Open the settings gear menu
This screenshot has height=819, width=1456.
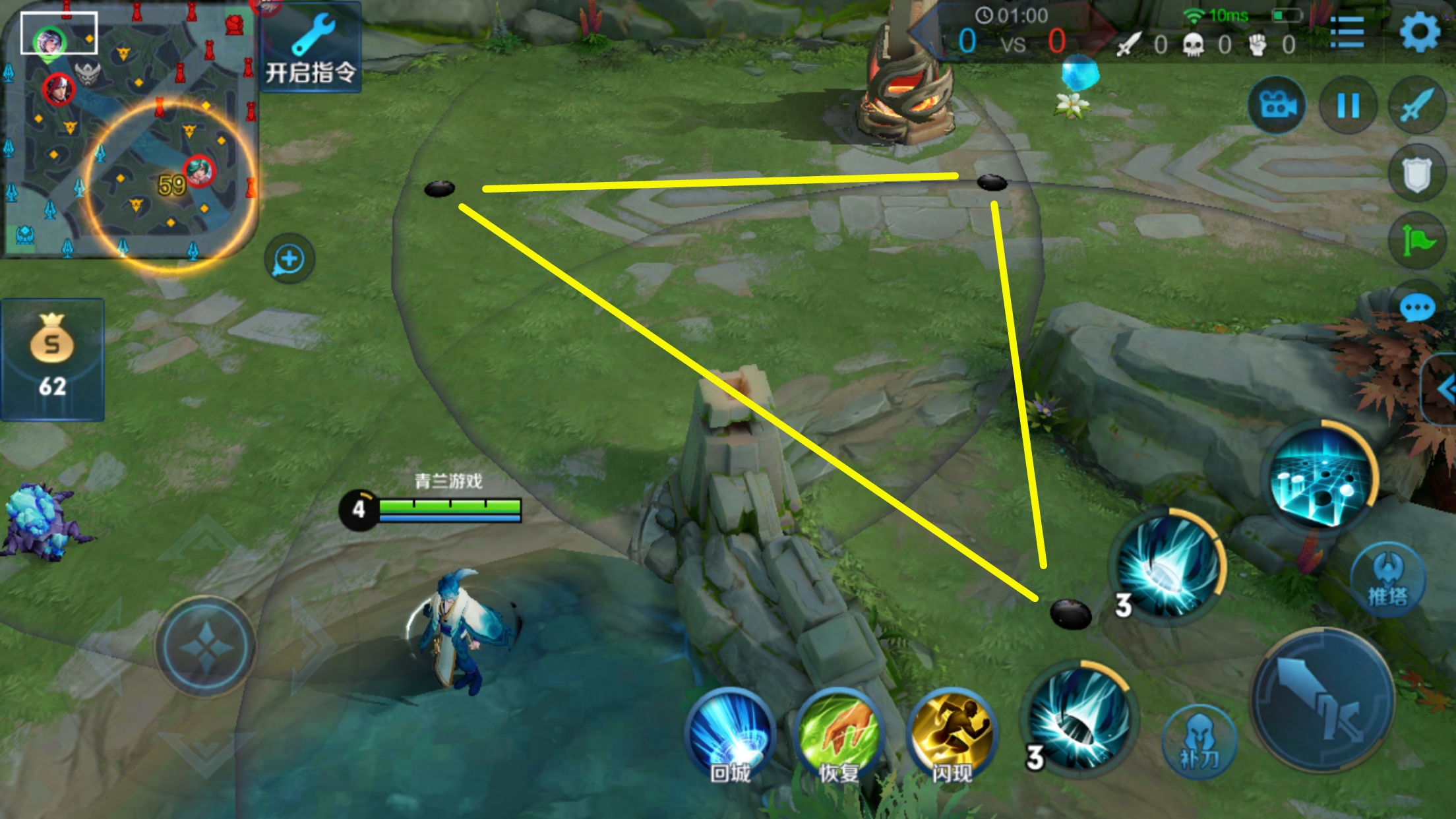coord(1419,32)
